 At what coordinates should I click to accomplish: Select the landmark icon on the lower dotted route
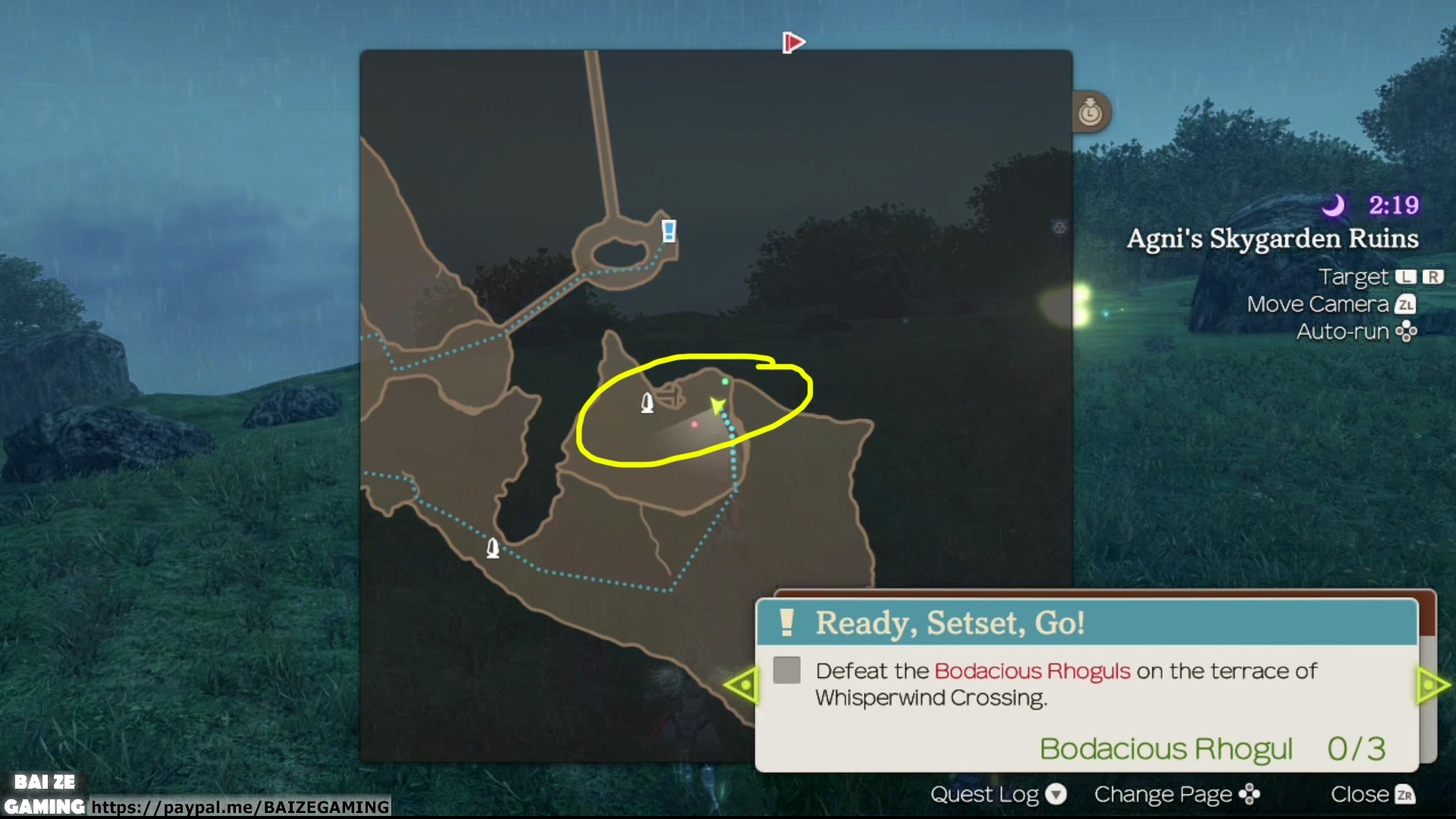click(x=493, y=548)
